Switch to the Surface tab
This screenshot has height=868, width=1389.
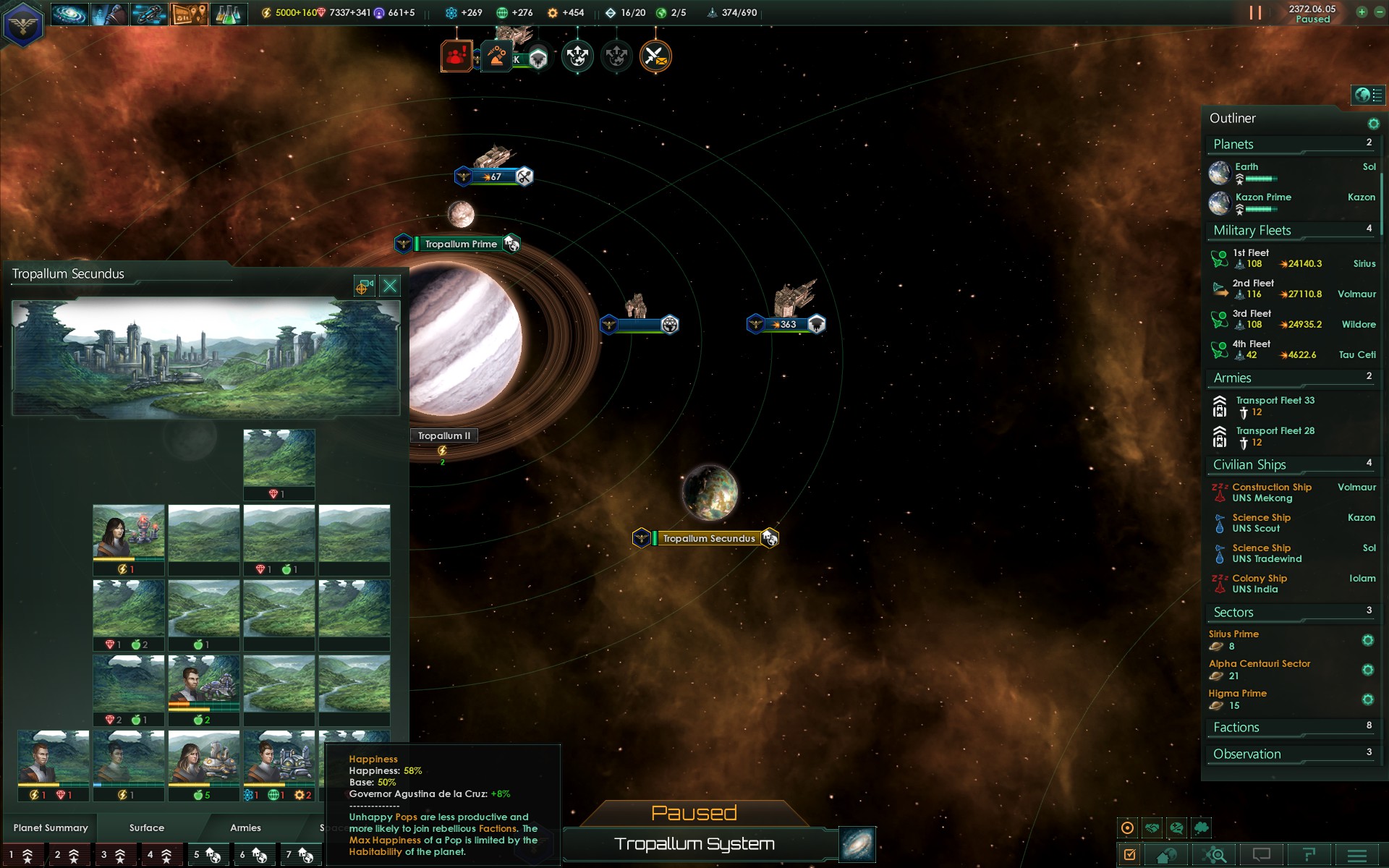coord(147,827)
